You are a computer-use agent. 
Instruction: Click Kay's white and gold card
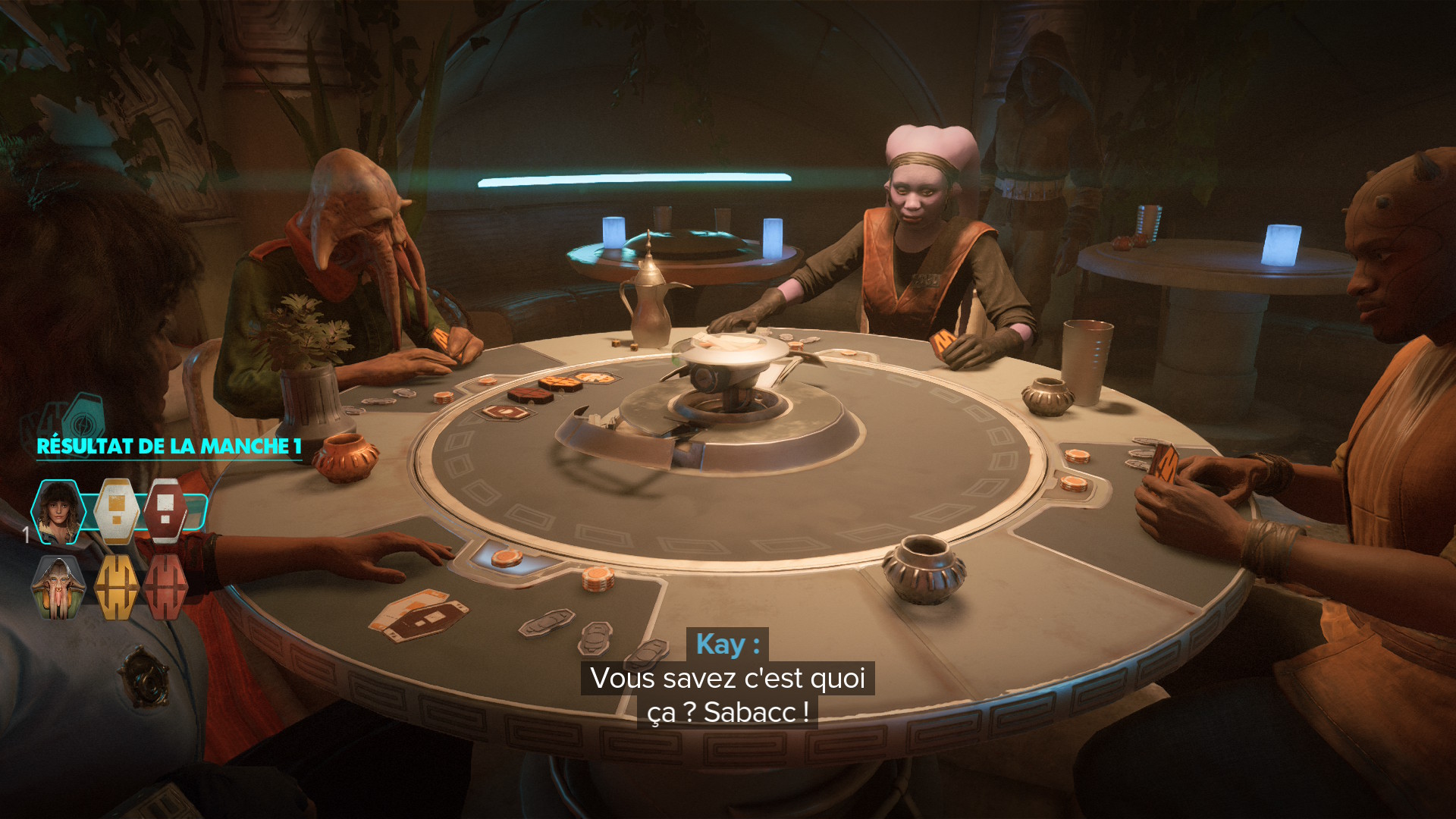[x=116, y=511]
